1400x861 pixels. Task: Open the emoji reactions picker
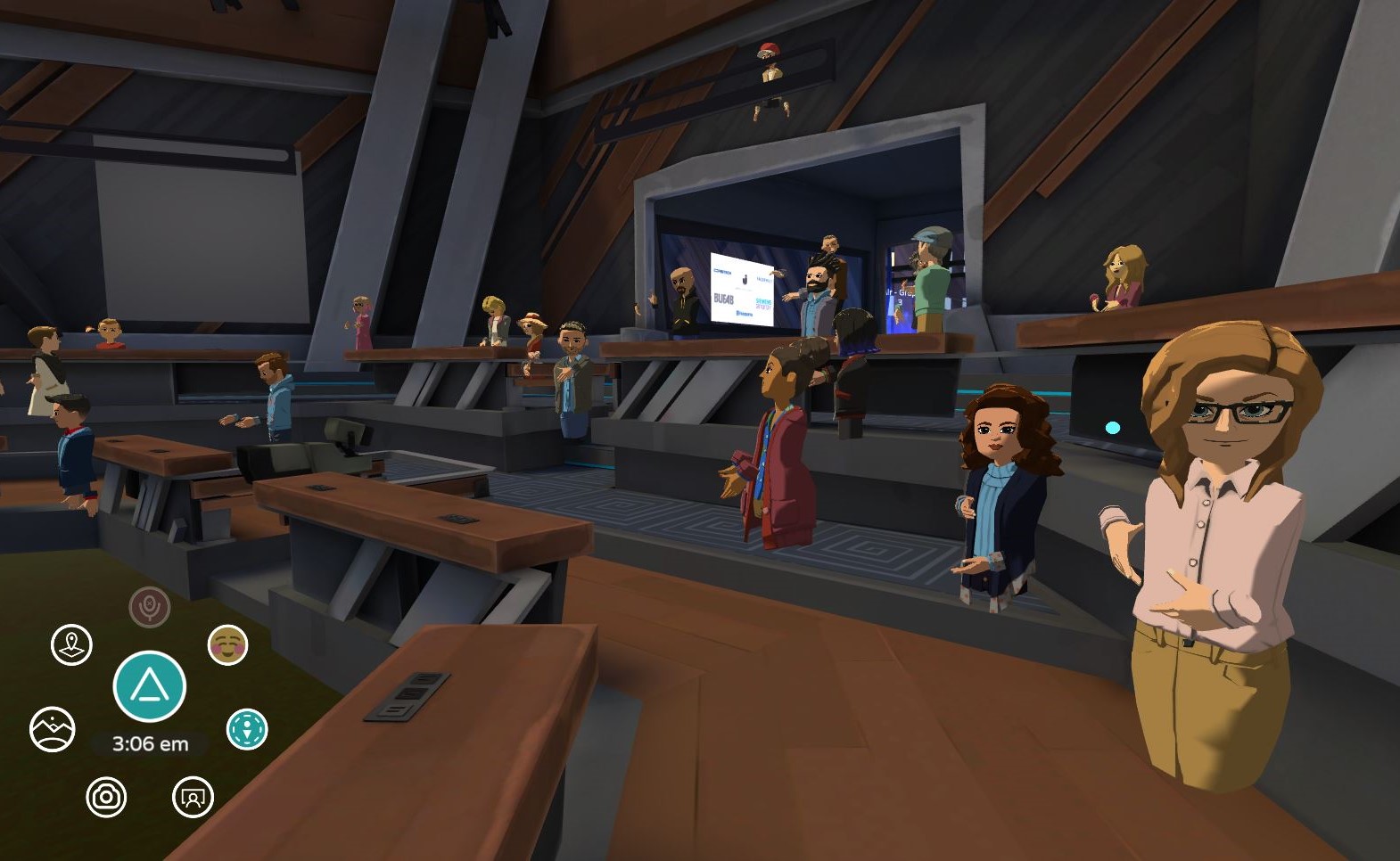[229, 645]
